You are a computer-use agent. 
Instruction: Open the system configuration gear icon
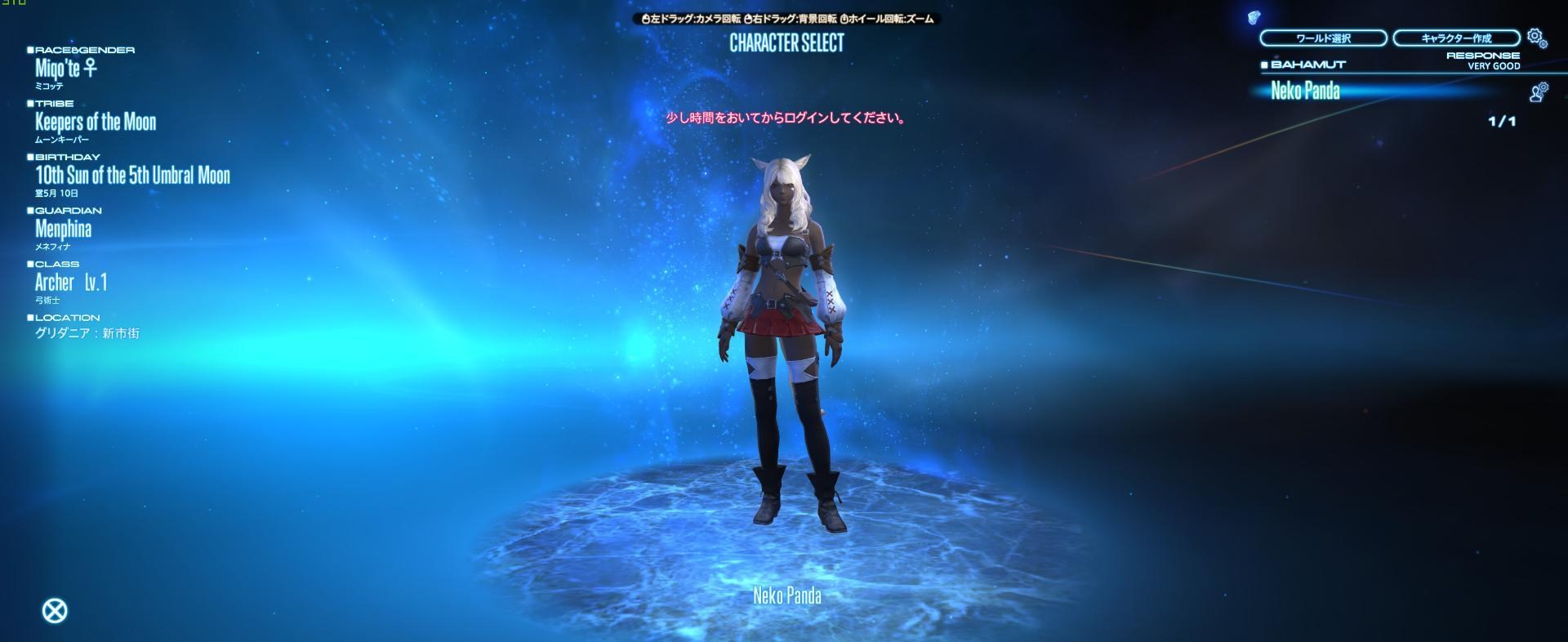(x=1535, y=36)
